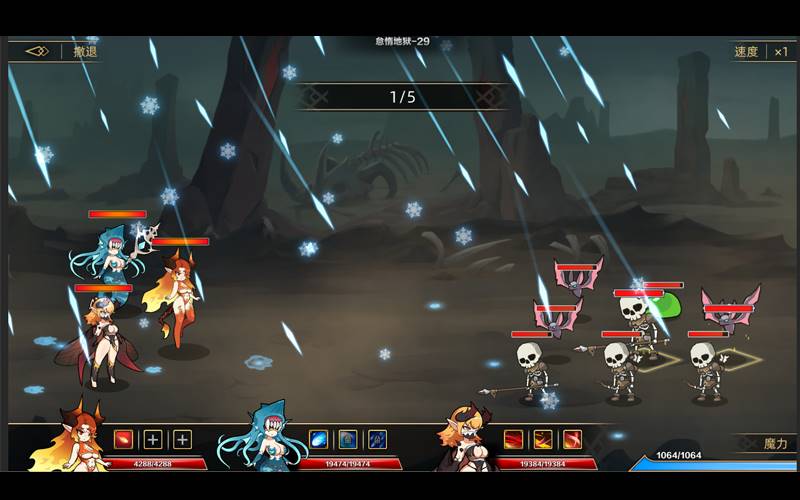The image size is (800, 500).
Task: Change battle speed with the ×1 button
Action: coord(781,52)
